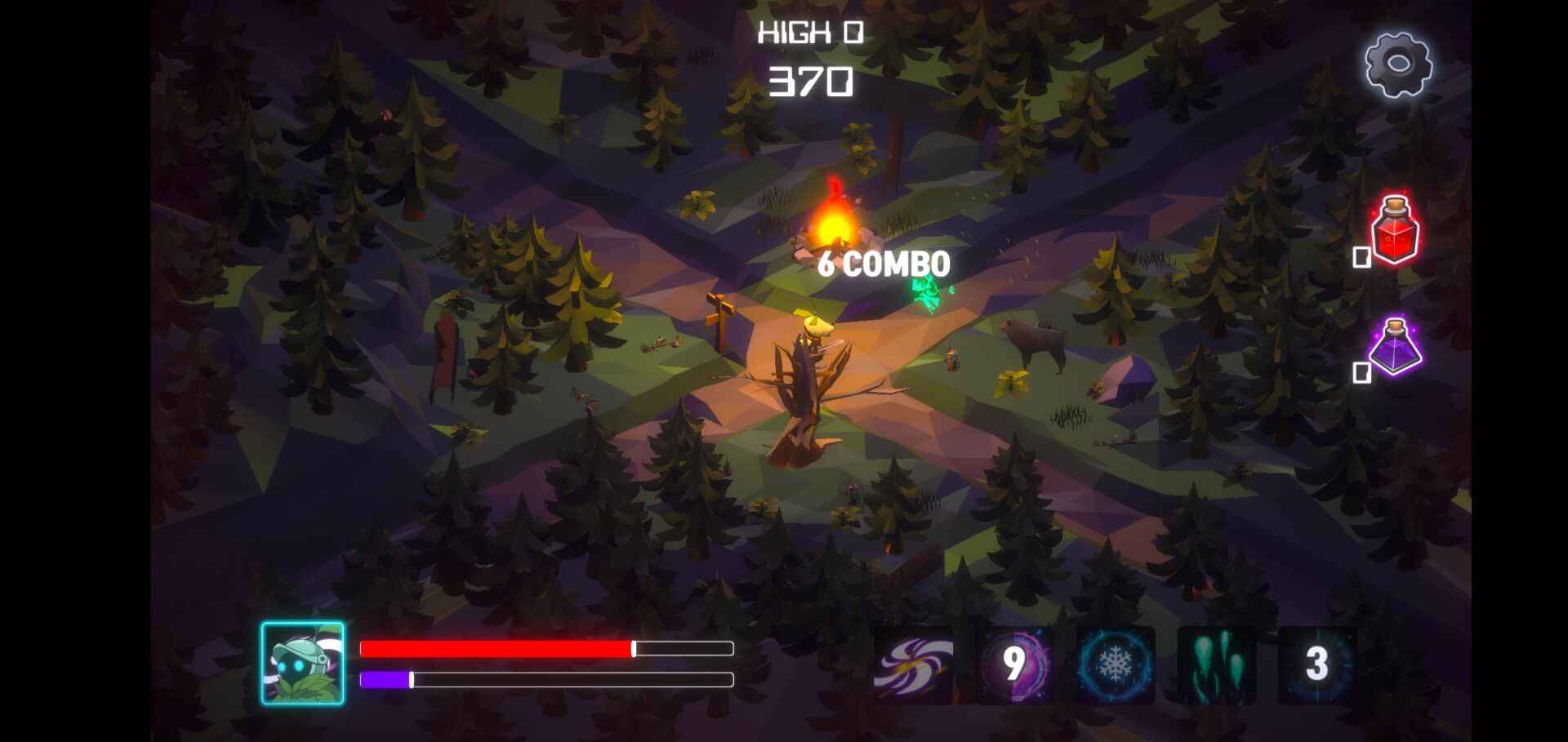Use the purple mana potion
The width and height of the screenshot is (1568, 742).
[1395, 347]
